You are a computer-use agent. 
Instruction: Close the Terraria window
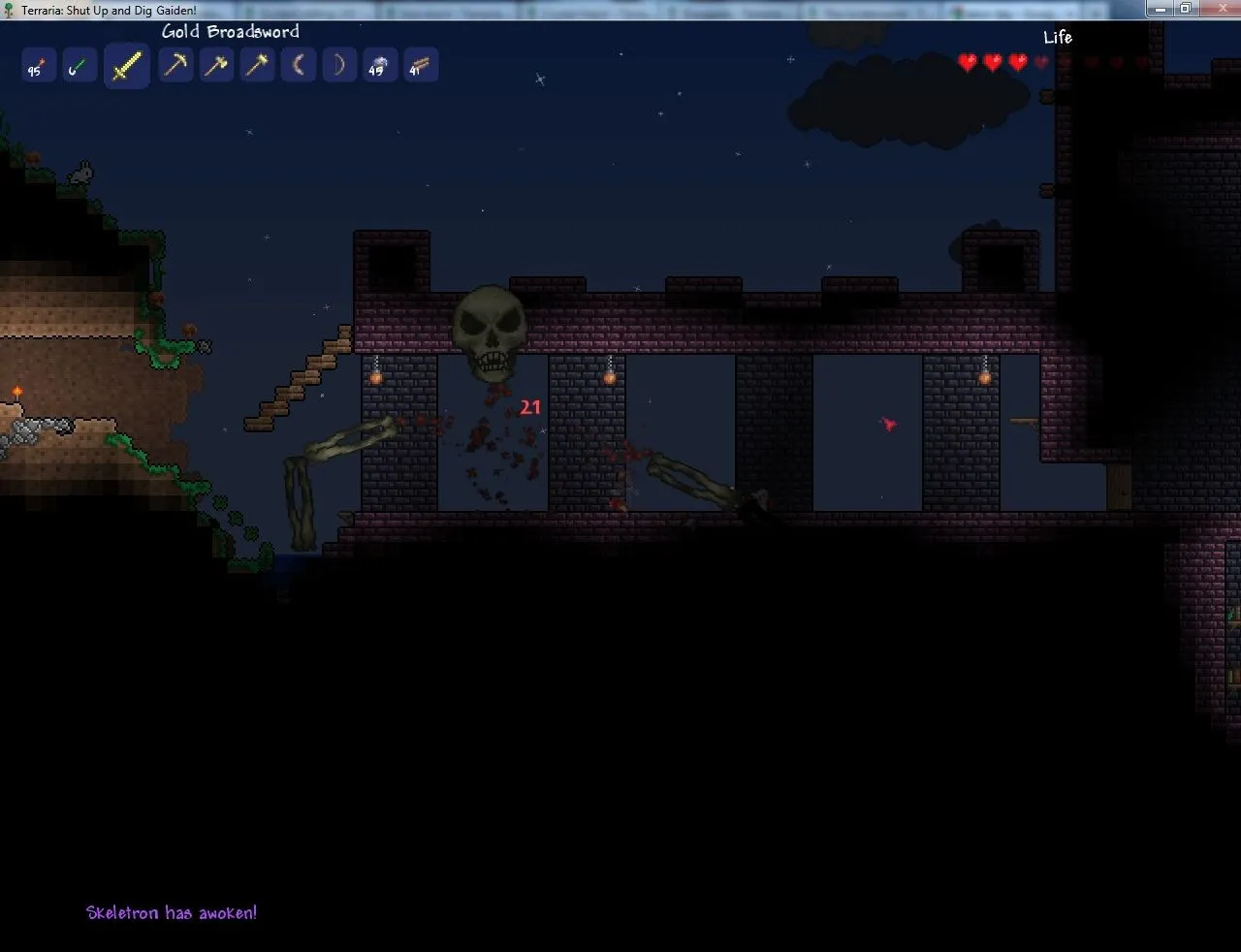(1215, 9)
